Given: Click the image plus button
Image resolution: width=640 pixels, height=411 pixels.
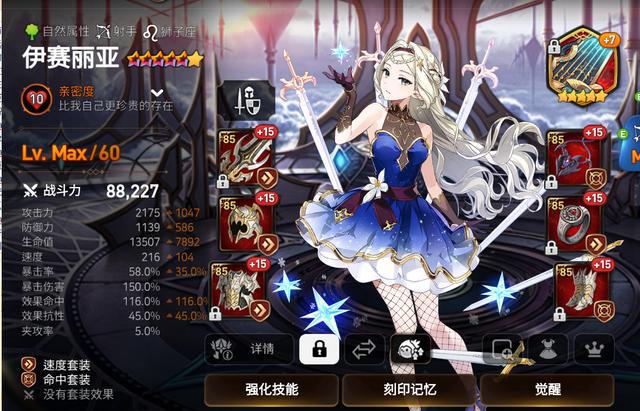Looking at the screenshot, I should pyautogui.click(x=502, y=349).
